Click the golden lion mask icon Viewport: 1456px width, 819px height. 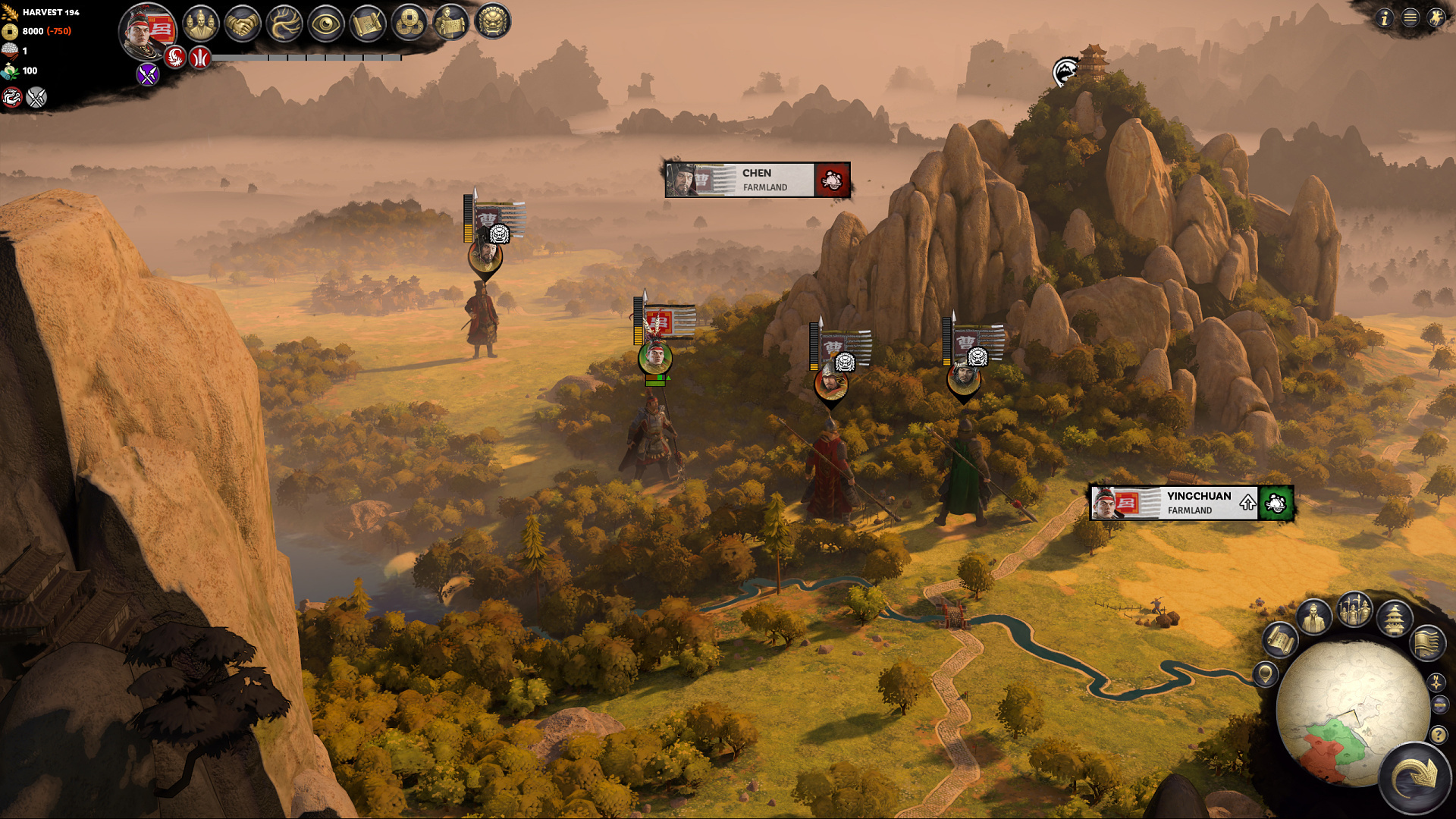point(493,23)
